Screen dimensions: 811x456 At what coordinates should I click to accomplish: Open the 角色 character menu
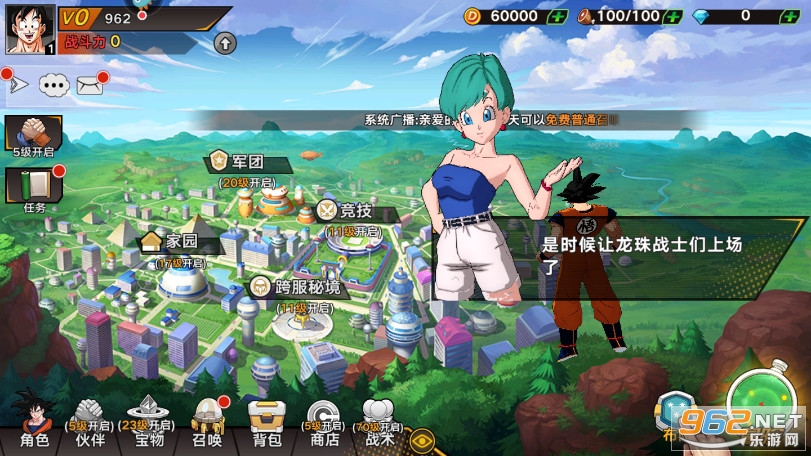(33, 421)
